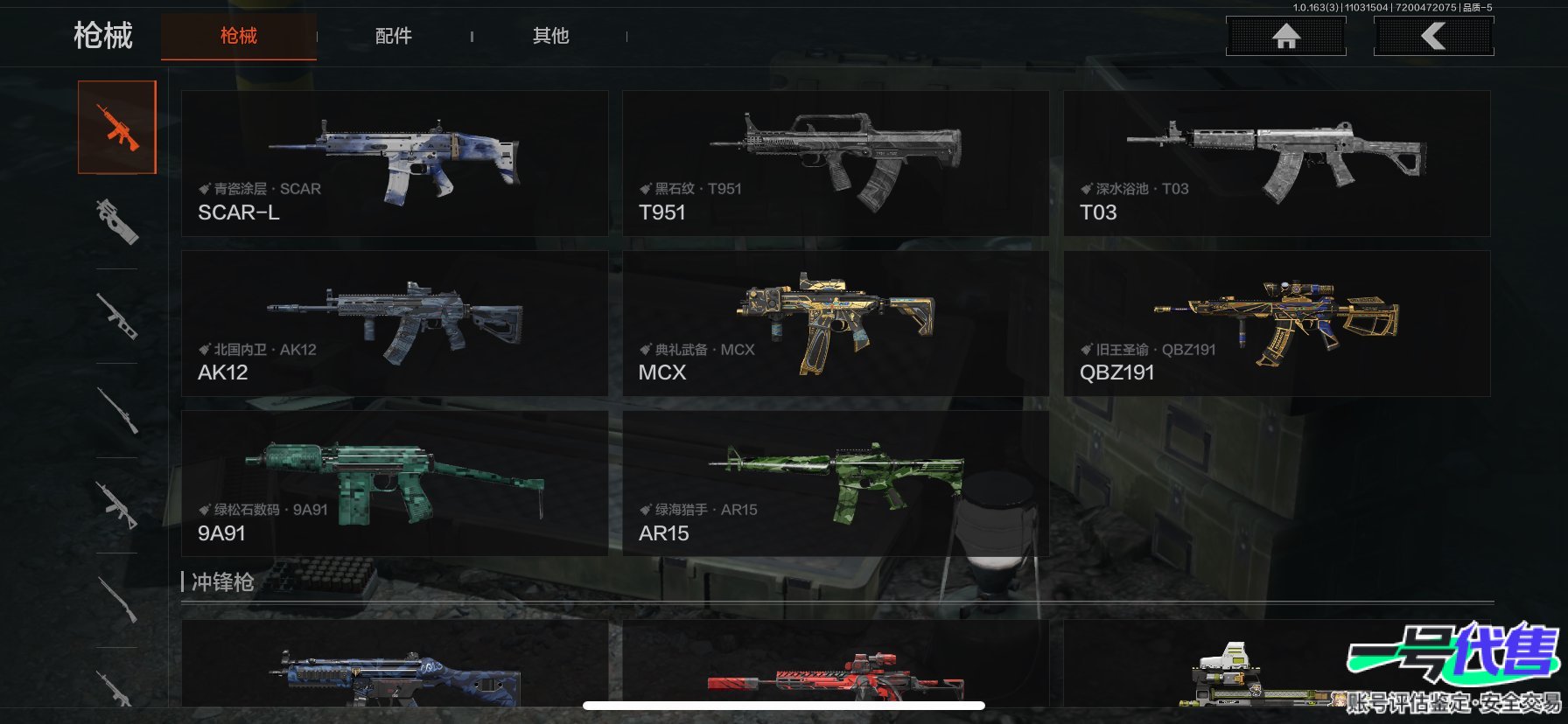Choose the red weapon skin card
Image resolution: width=1568 pixels, height=724 pixels.
coord(836,669)
